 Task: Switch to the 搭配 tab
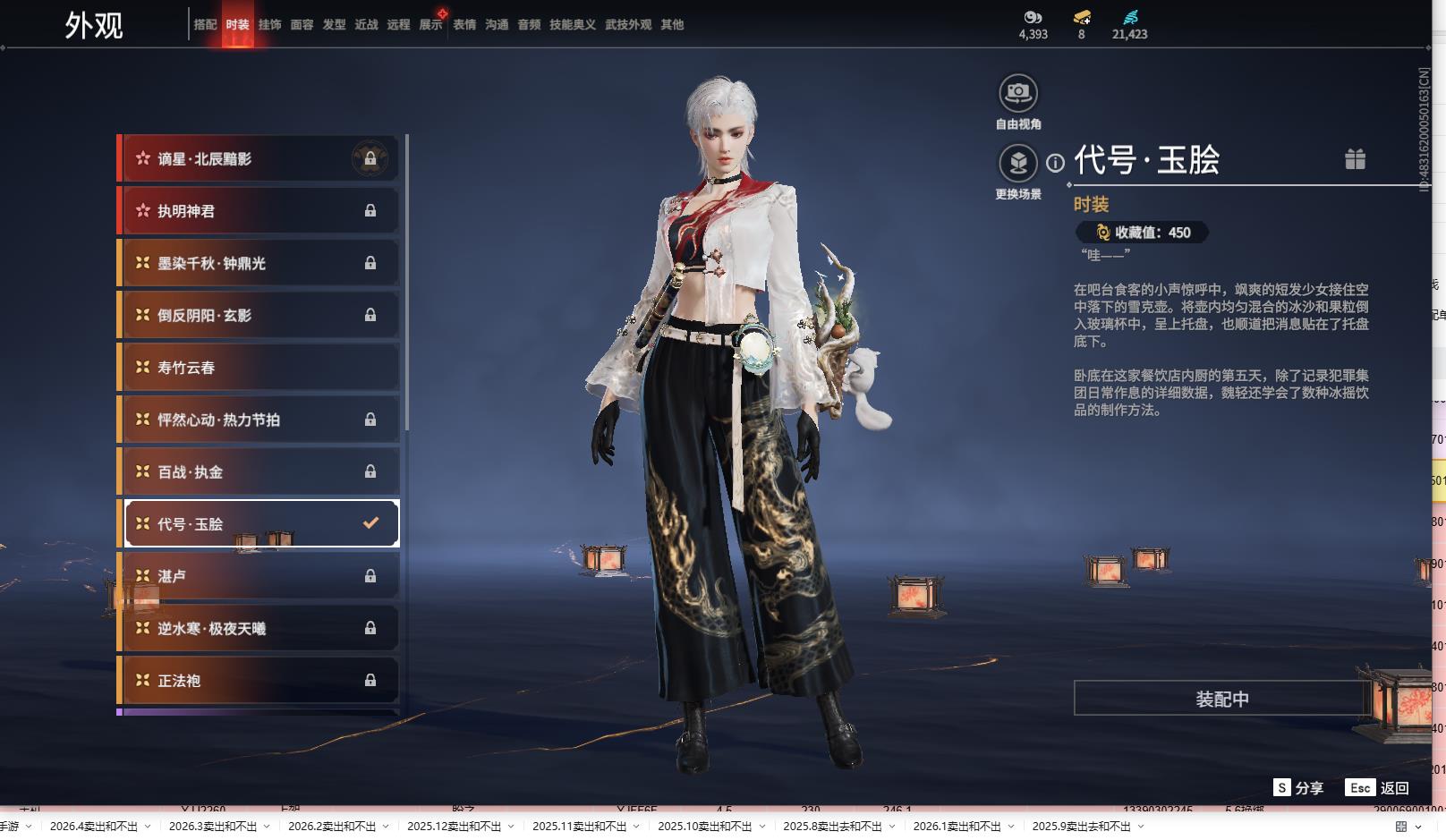click(205, 25)
